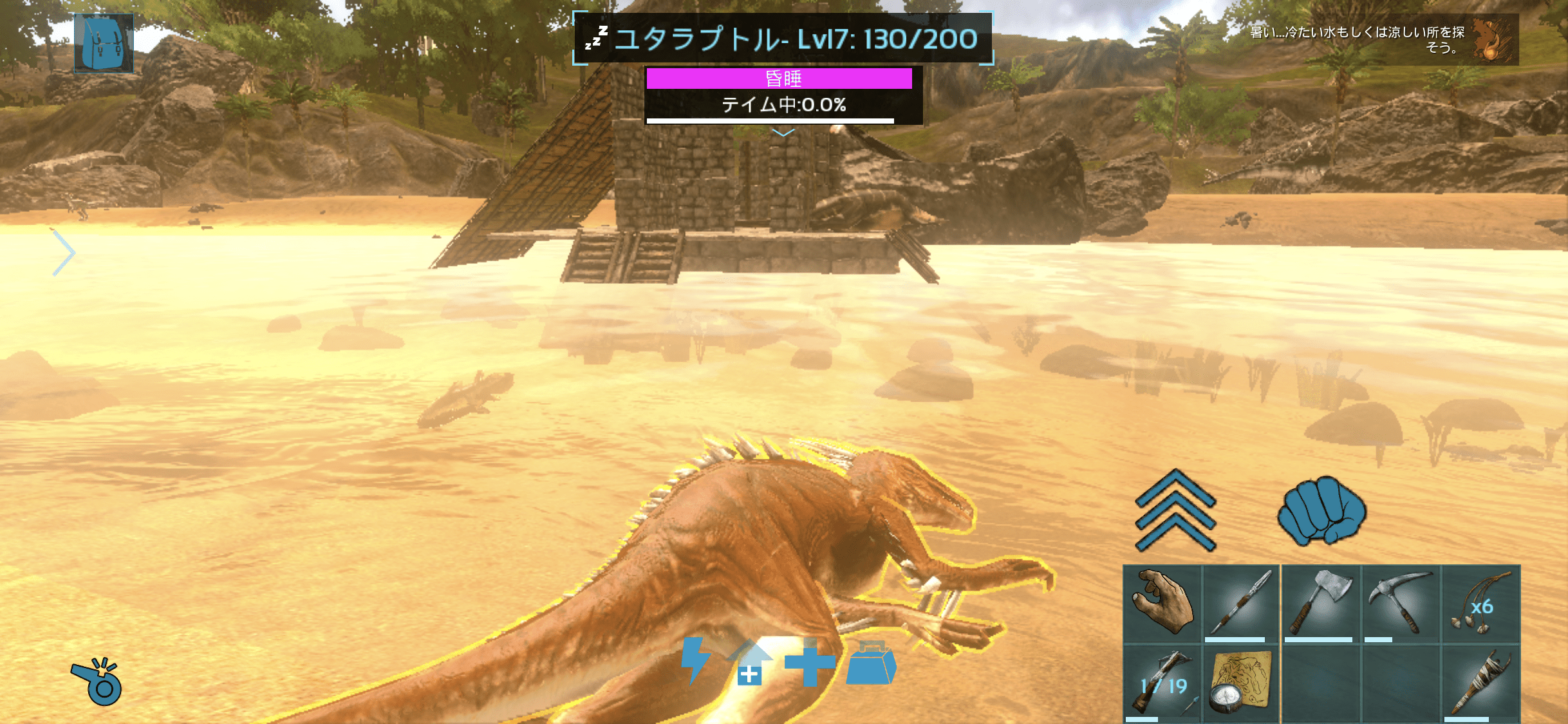Open the blue backpack inventory
The width and height of the screenshot is (1568, 724).
pyautogui.click(x=104, y=43)
